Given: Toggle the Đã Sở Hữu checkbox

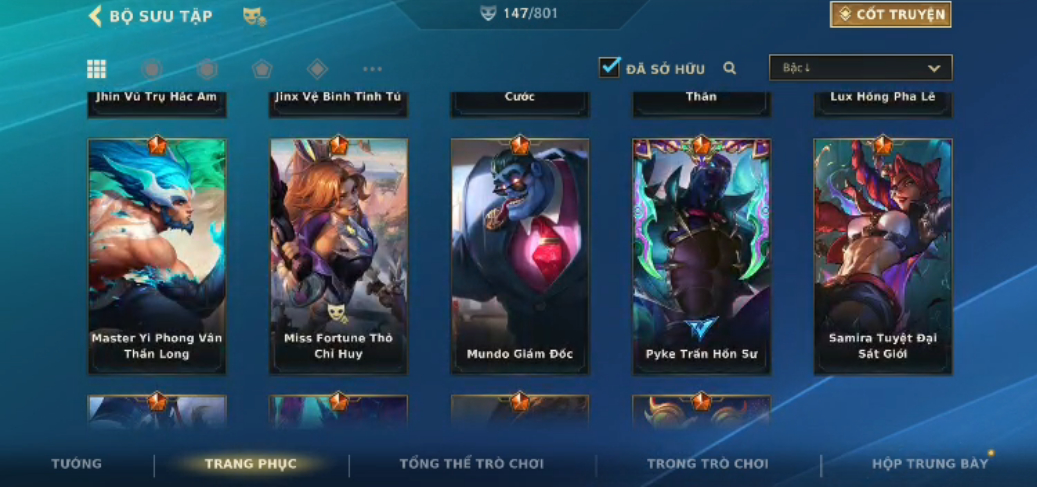Looking at the screenshot, I should tap(609, 67).
